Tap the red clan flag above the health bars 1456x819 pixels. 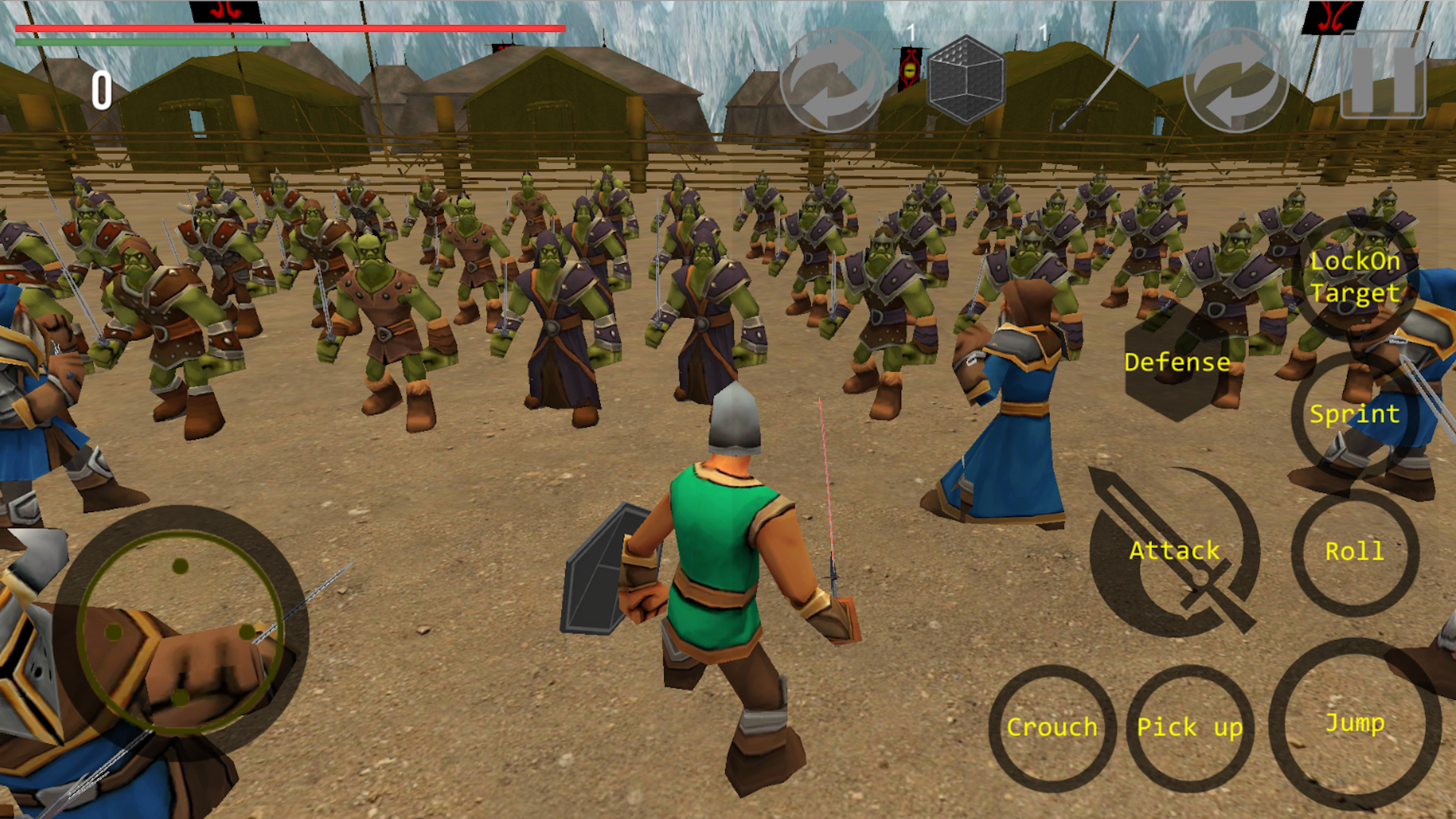(226, 11)
